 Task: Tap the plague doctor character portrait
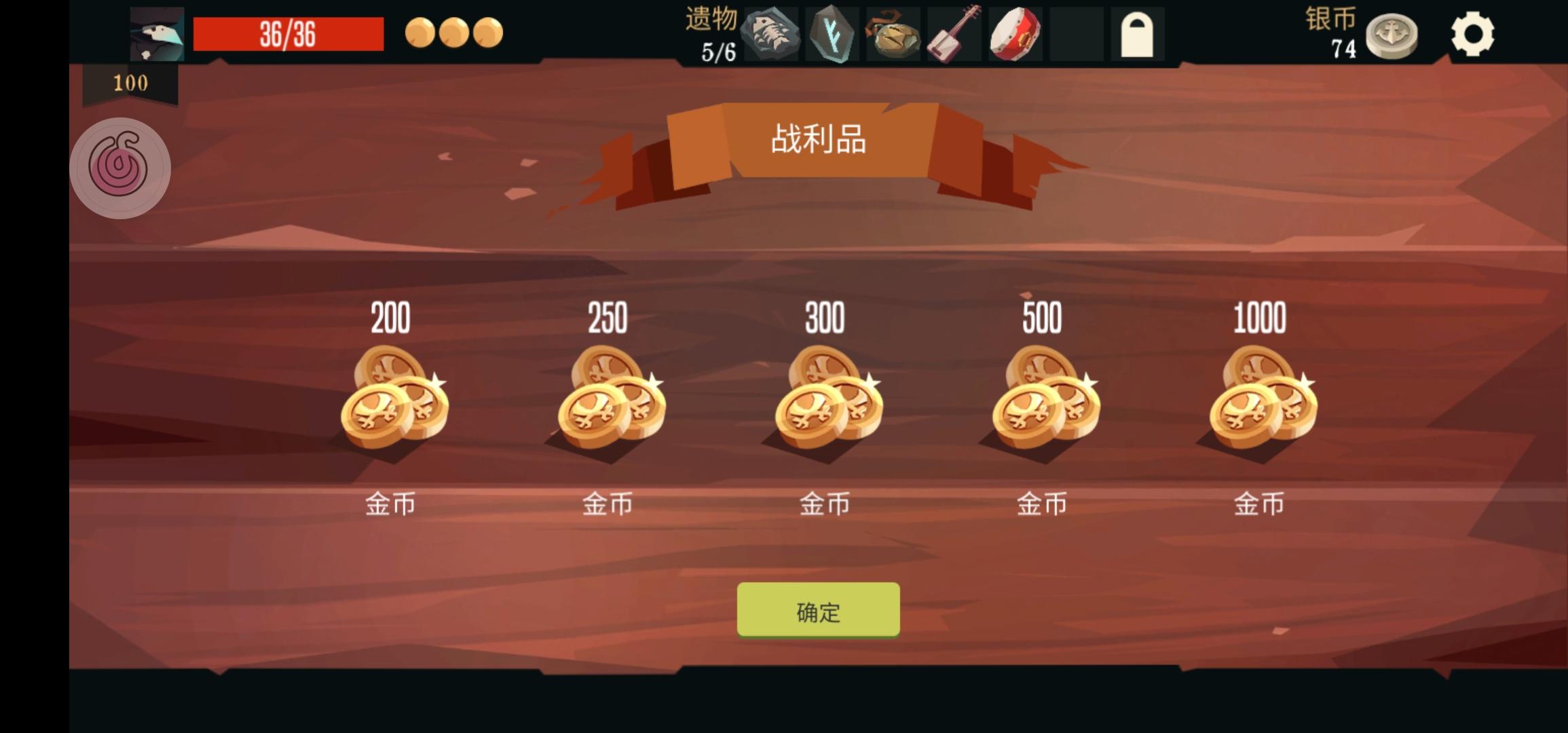click(x=156, y=32)
